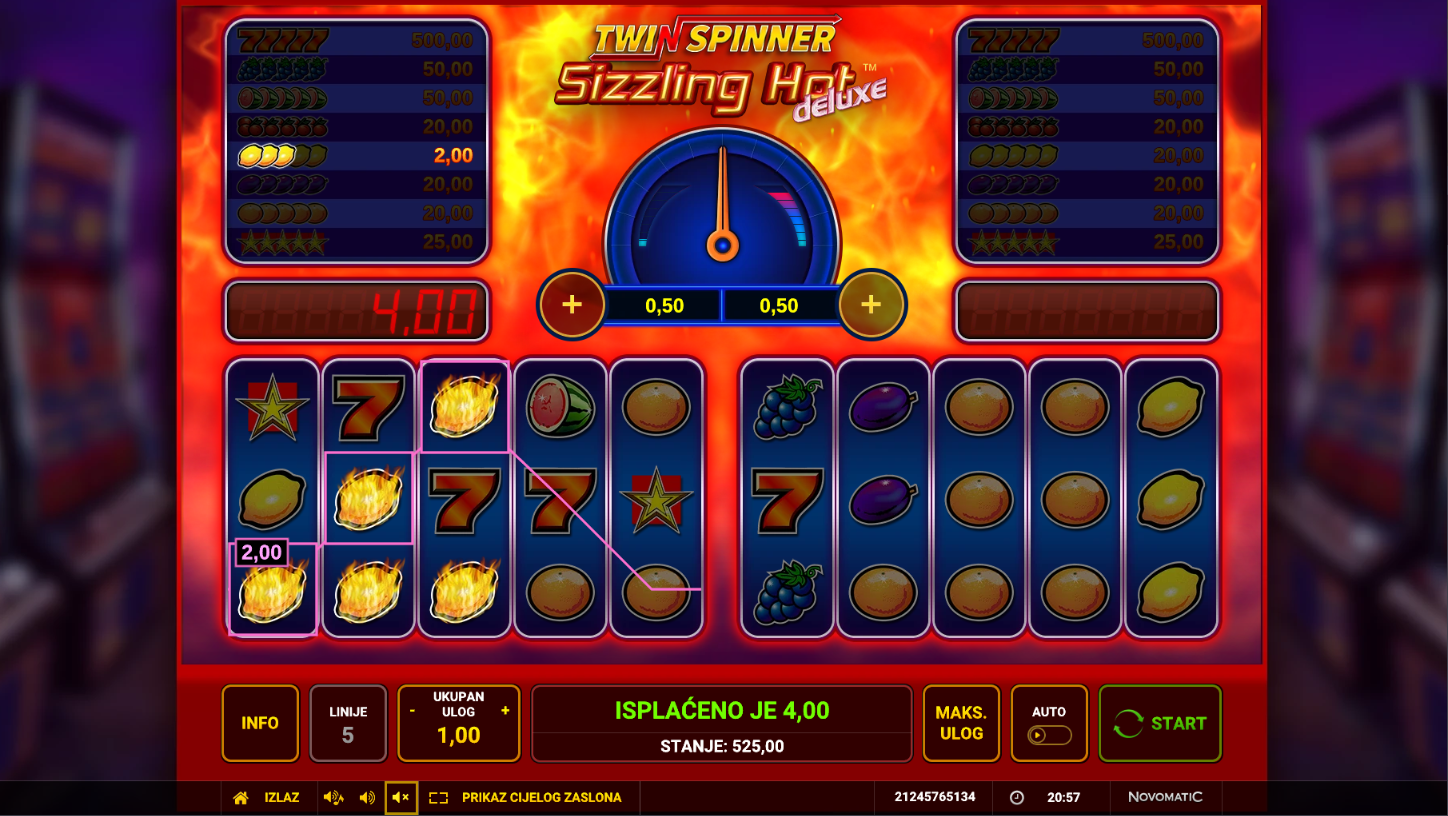
Task: Click the home icon in the bottom bar
Action: pyautogui.click(x=240, y=798)
